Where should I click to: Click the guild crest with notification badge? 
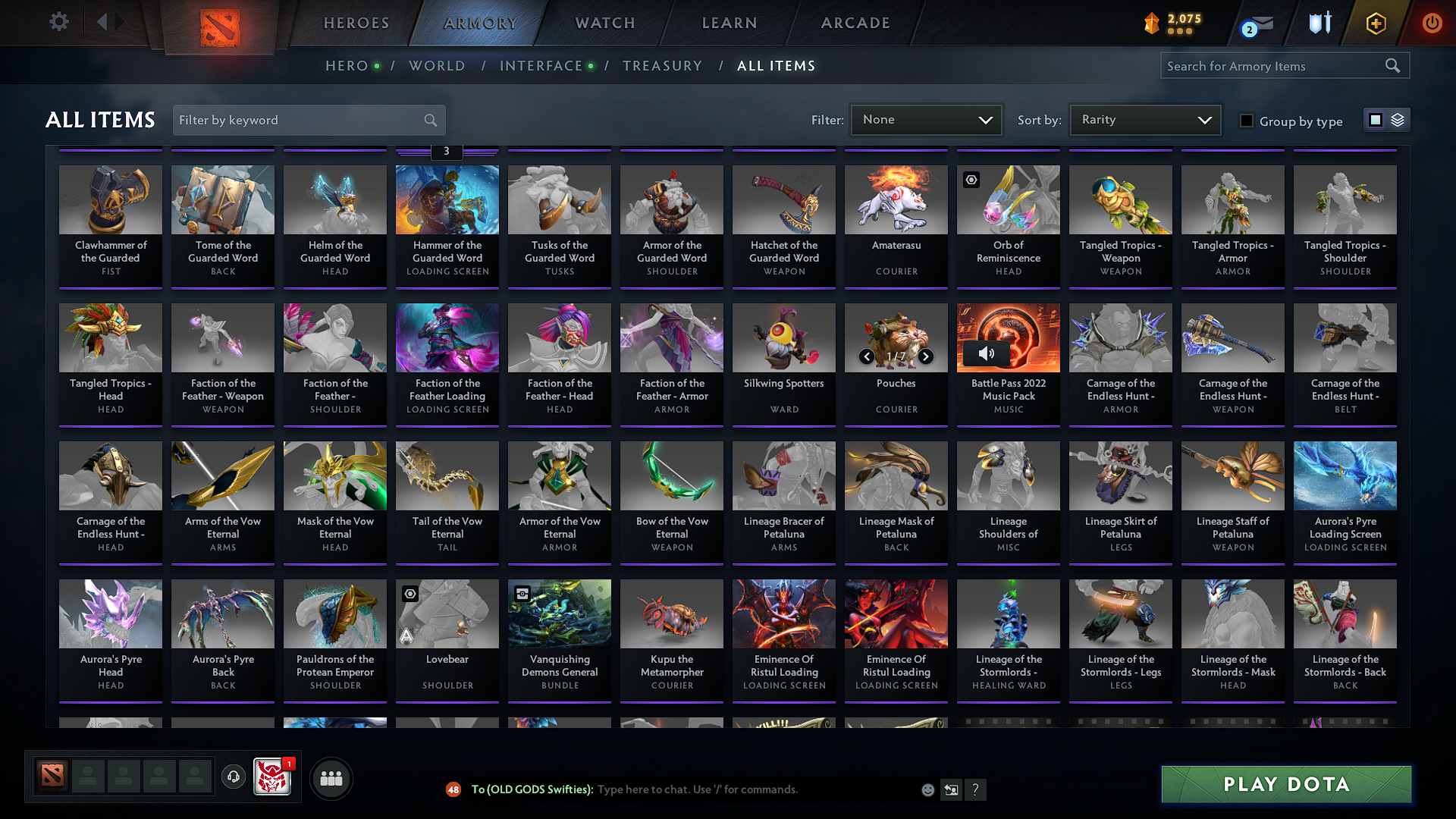(273, 777)
